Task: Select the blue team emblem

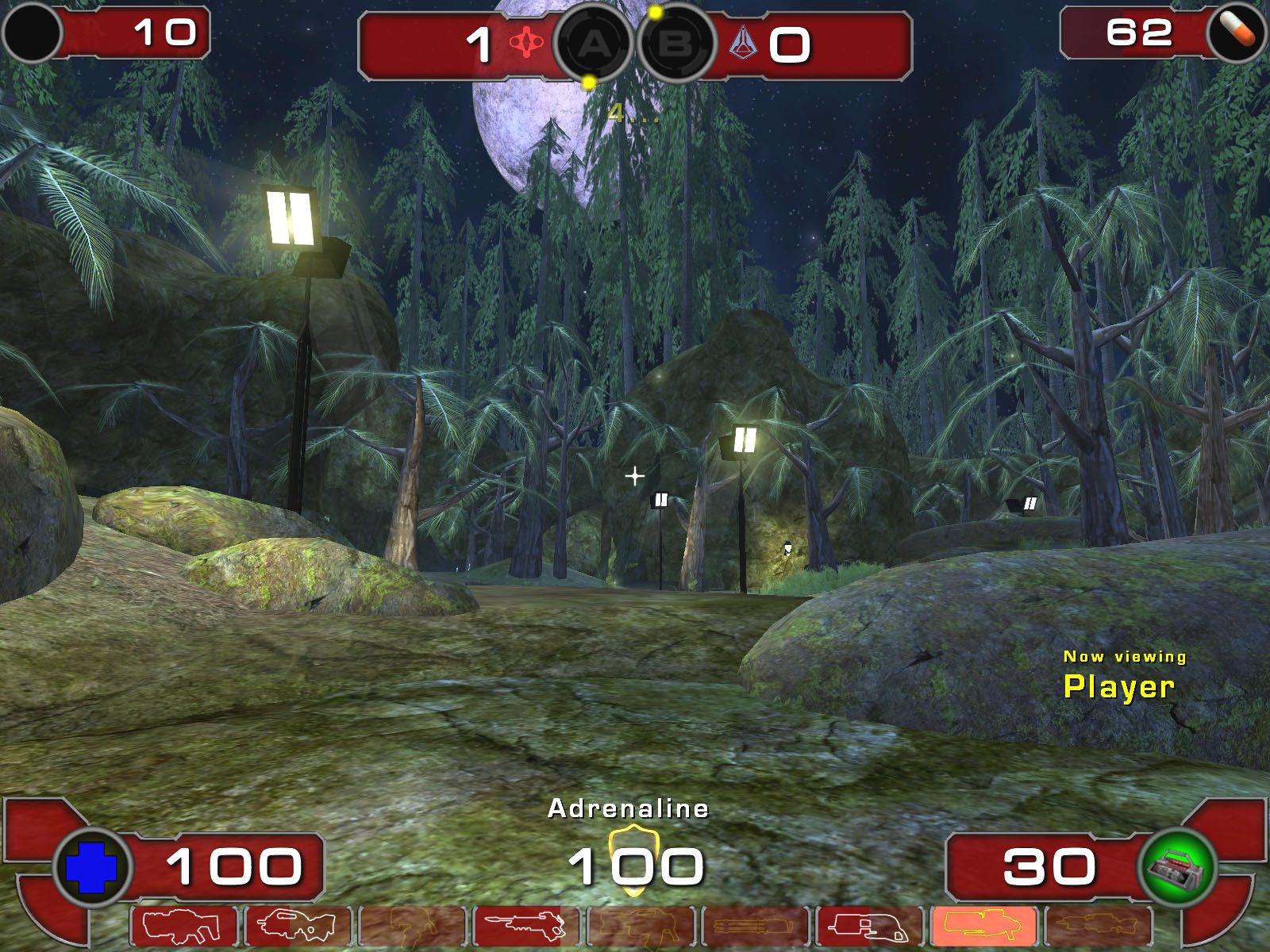Action: [x=743, y=44]
